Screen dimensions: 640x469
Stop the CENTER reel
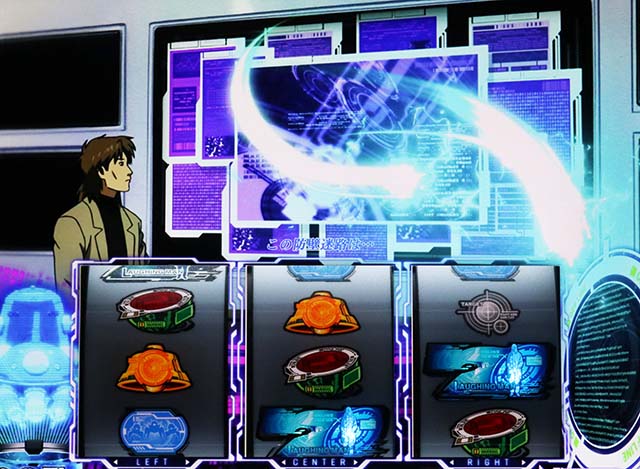pyautogui.click(x=319, y=462)
